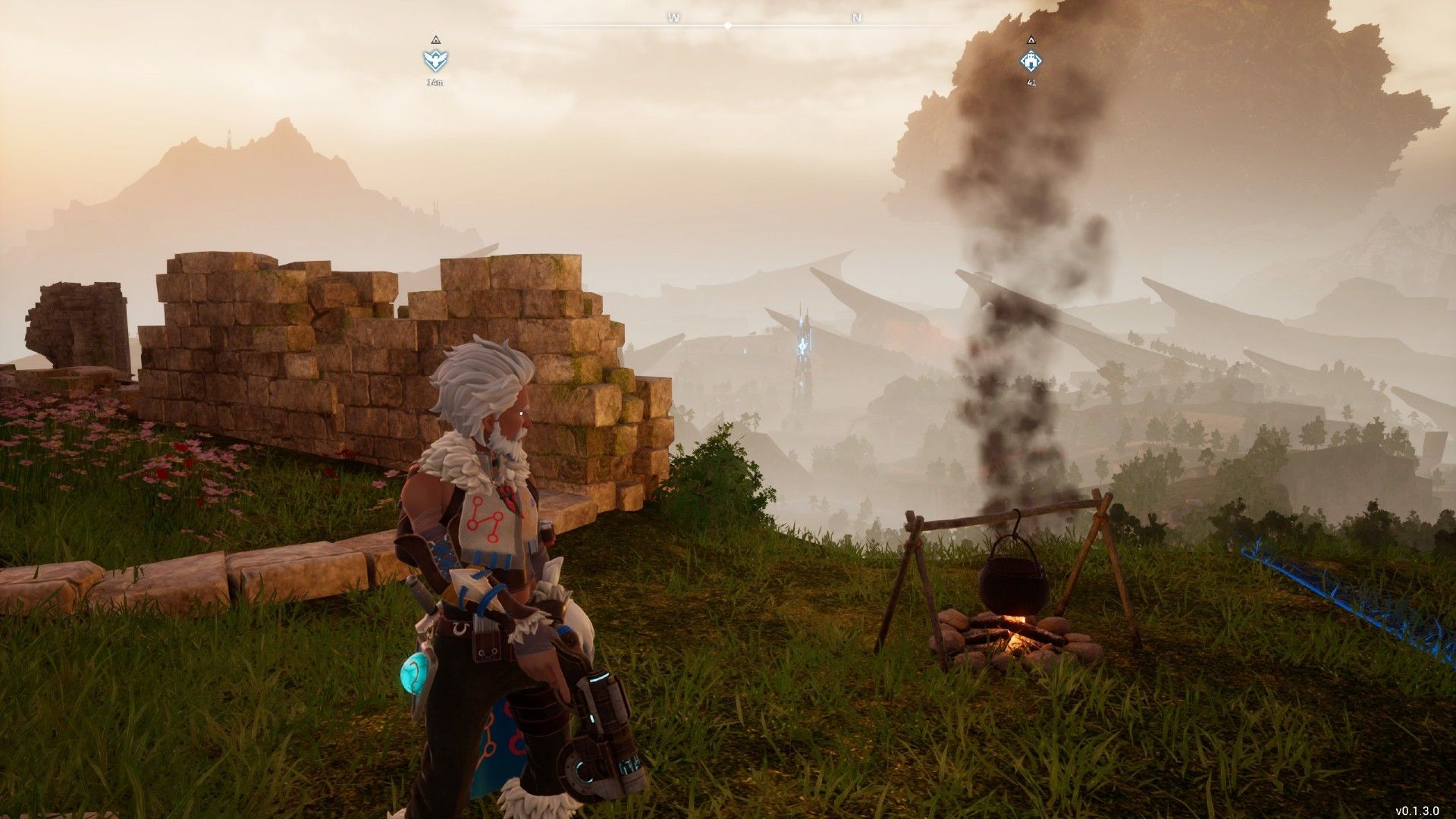The width and height of the screenshot is (1456, 819).
Task: Select the N compass direction letter
Action: click(856, 17)
